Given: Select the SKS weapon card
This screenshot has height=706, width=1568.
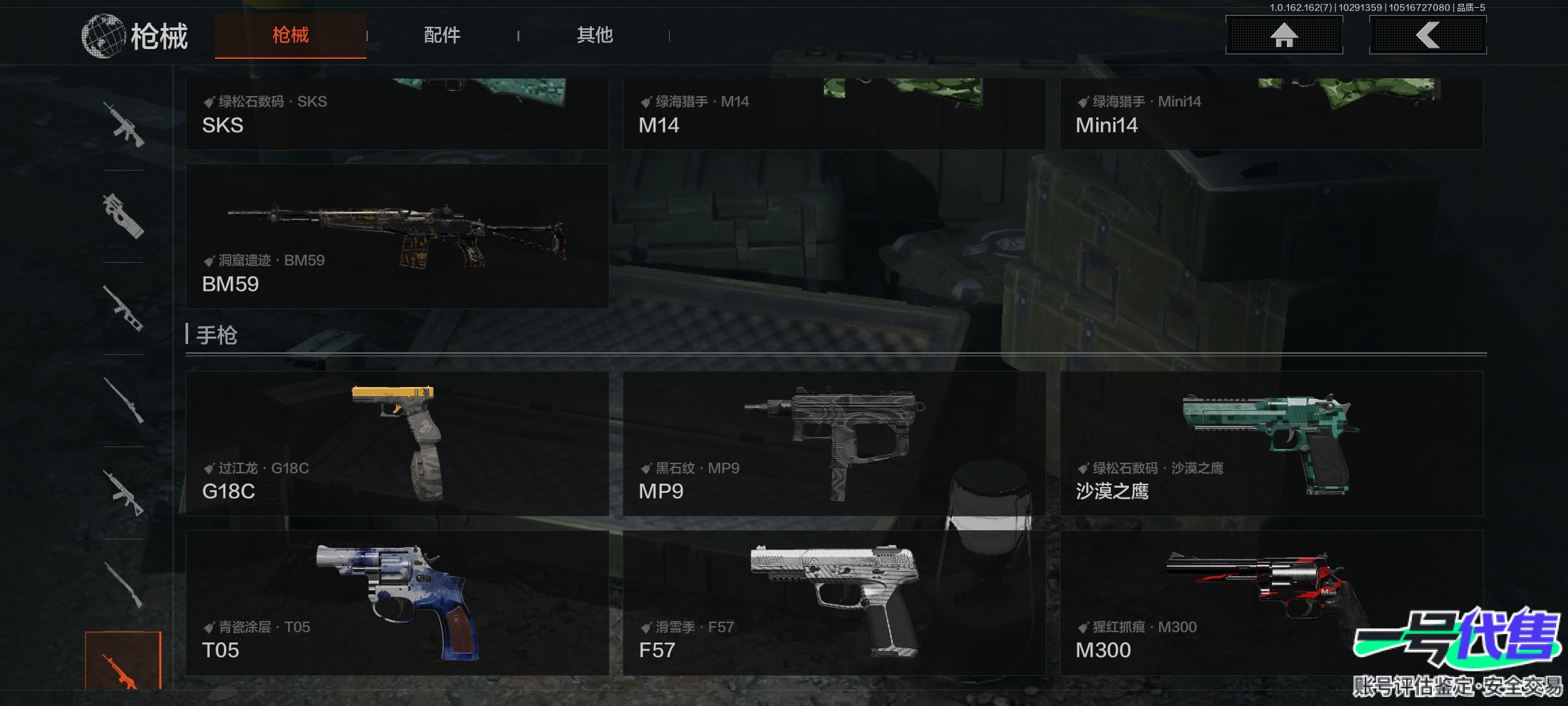Looking at the screenshot, I should 397,114.
